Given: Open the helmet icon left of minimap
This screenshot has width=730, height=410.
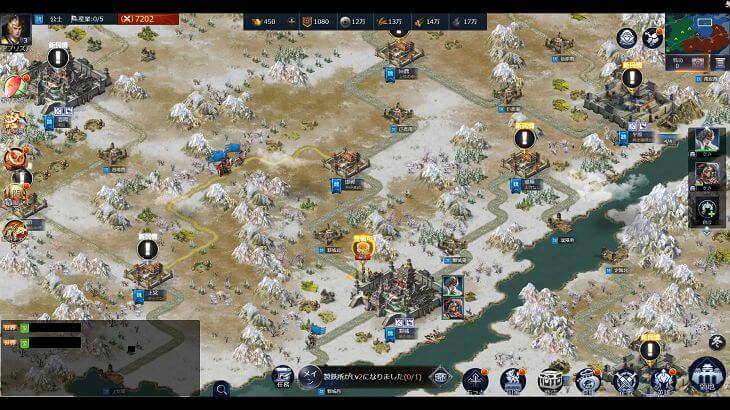Looking at the screenshot, I should click(627, 39).
